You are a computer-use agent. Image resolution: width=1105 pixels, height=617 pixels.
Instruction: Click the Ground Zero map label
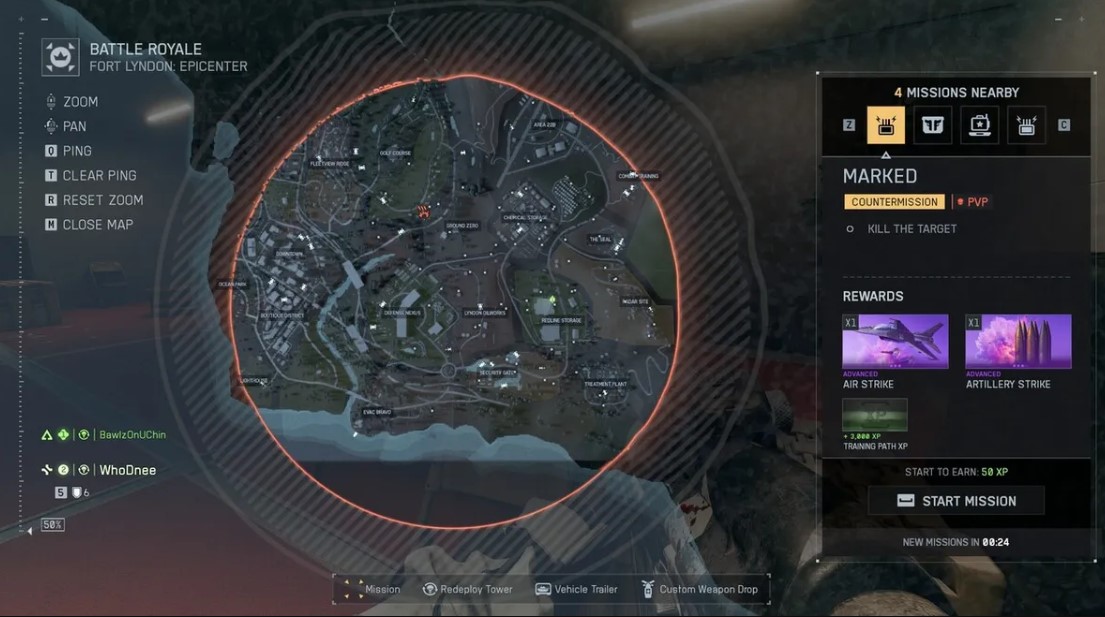tap(462, 227)
